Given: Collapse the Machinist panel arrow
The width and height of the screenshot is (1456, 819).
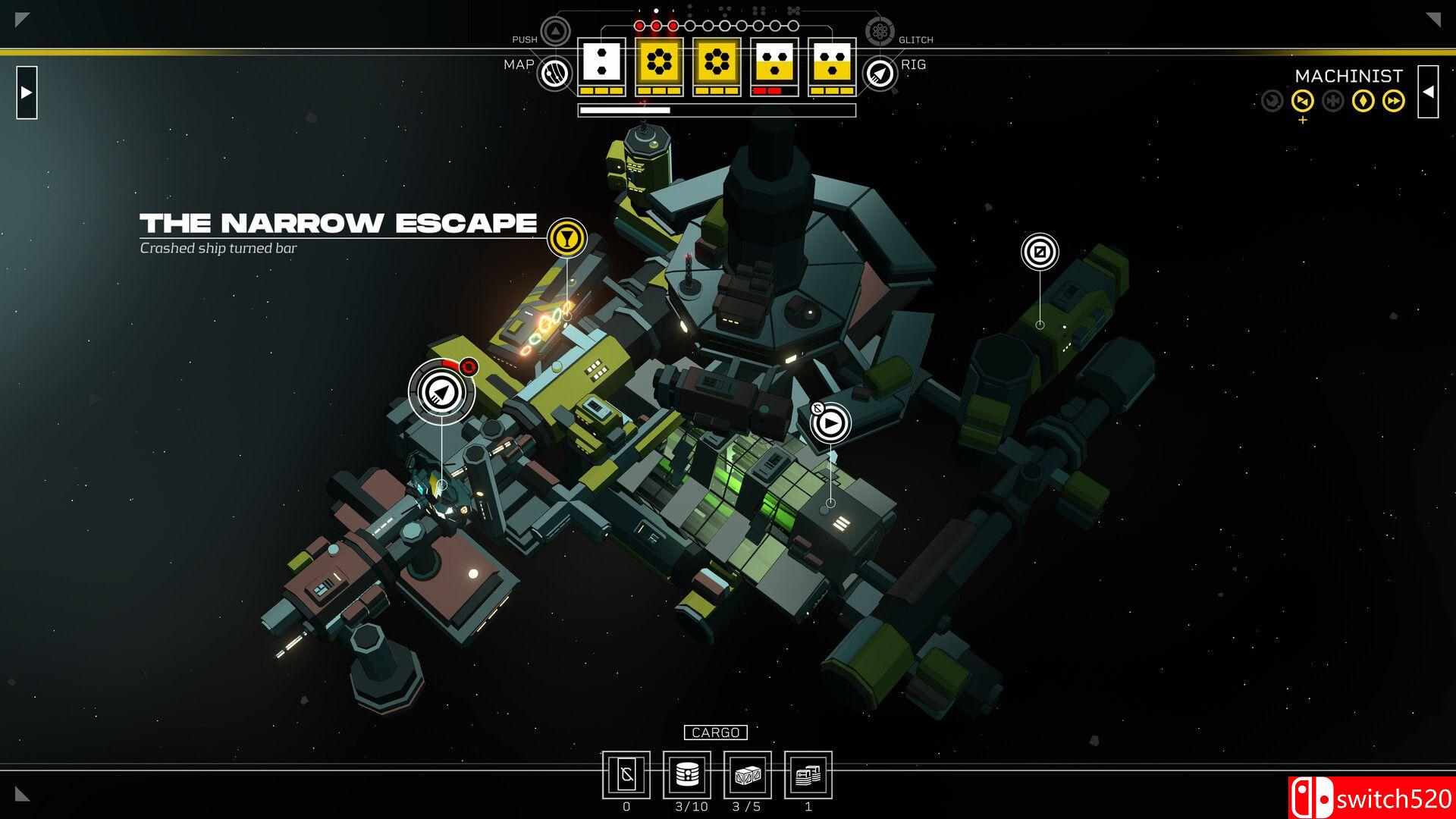Looking at the screenshot, I should coord(1428,93).
